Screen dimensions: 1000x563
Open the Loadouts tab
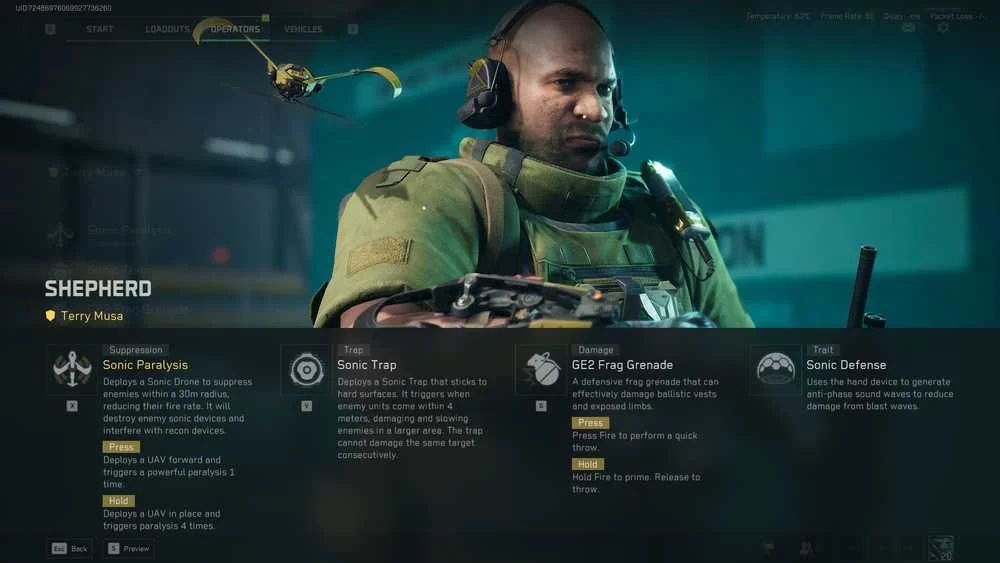[x=167, y=29]
